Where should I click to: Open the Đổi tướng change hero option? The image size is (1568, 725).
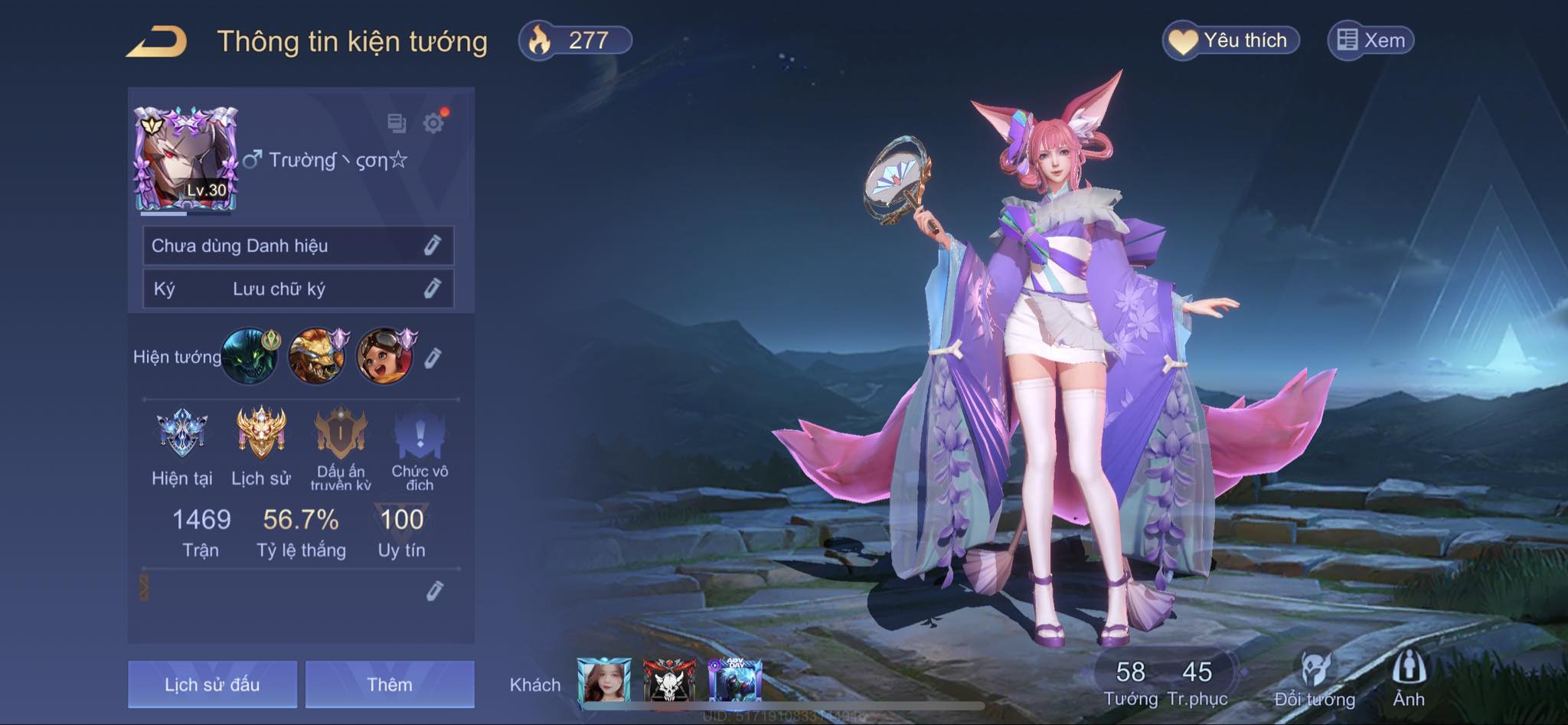[1315, 679]
